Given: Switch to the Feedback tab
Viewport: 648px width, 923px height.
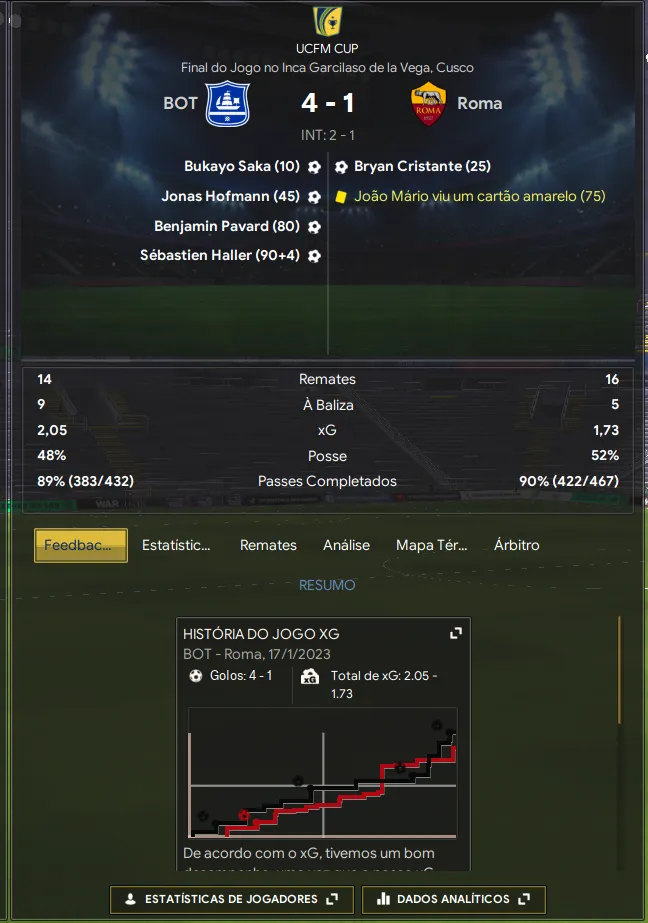Looking at the screenshot, I should (81, 545).
